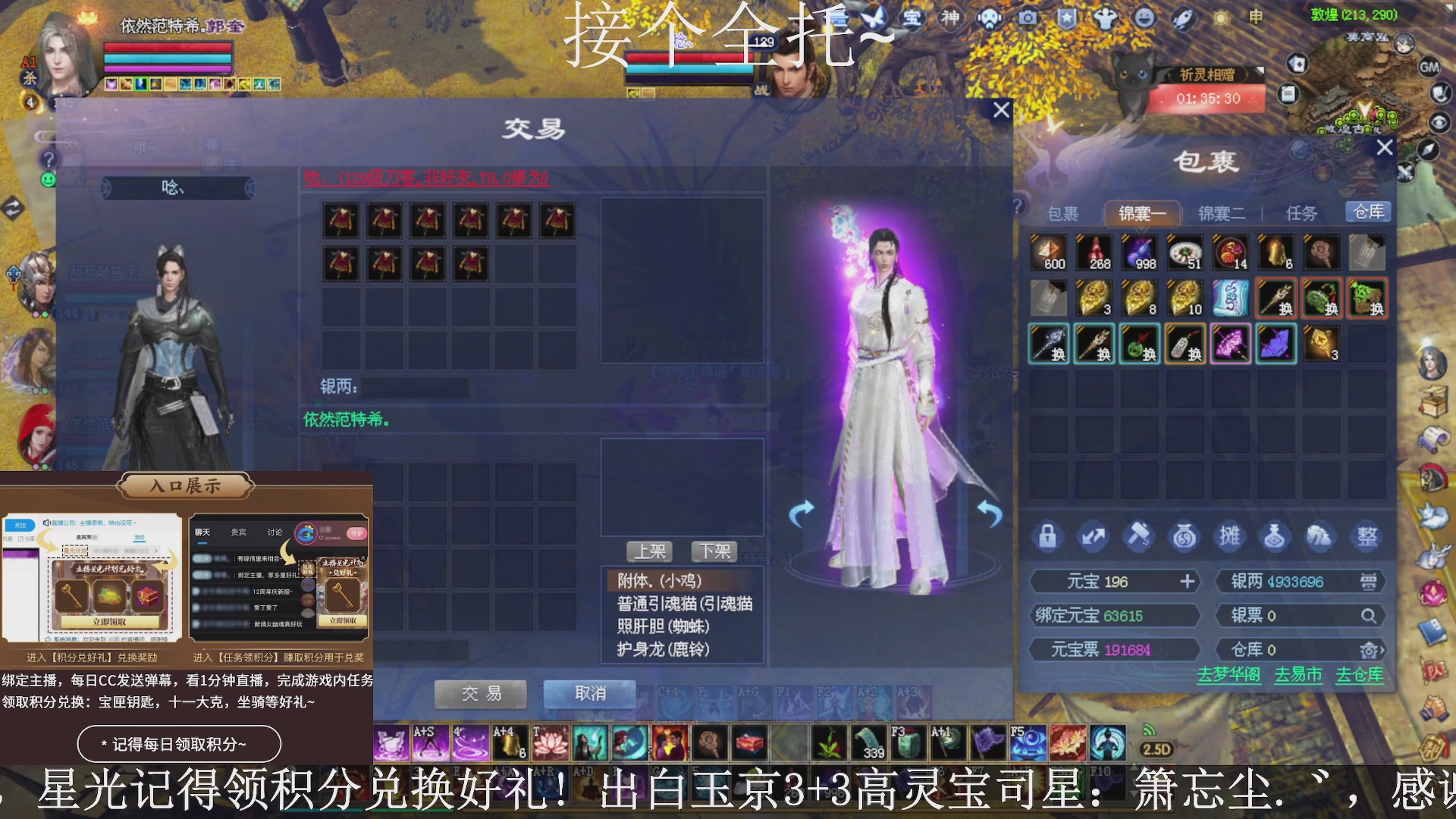The width and height of the screenshot is (1456, 819).
Task: Open the stall (摊) icon in bag panel
Action: pyautogui.click(x=1231, y=536)
